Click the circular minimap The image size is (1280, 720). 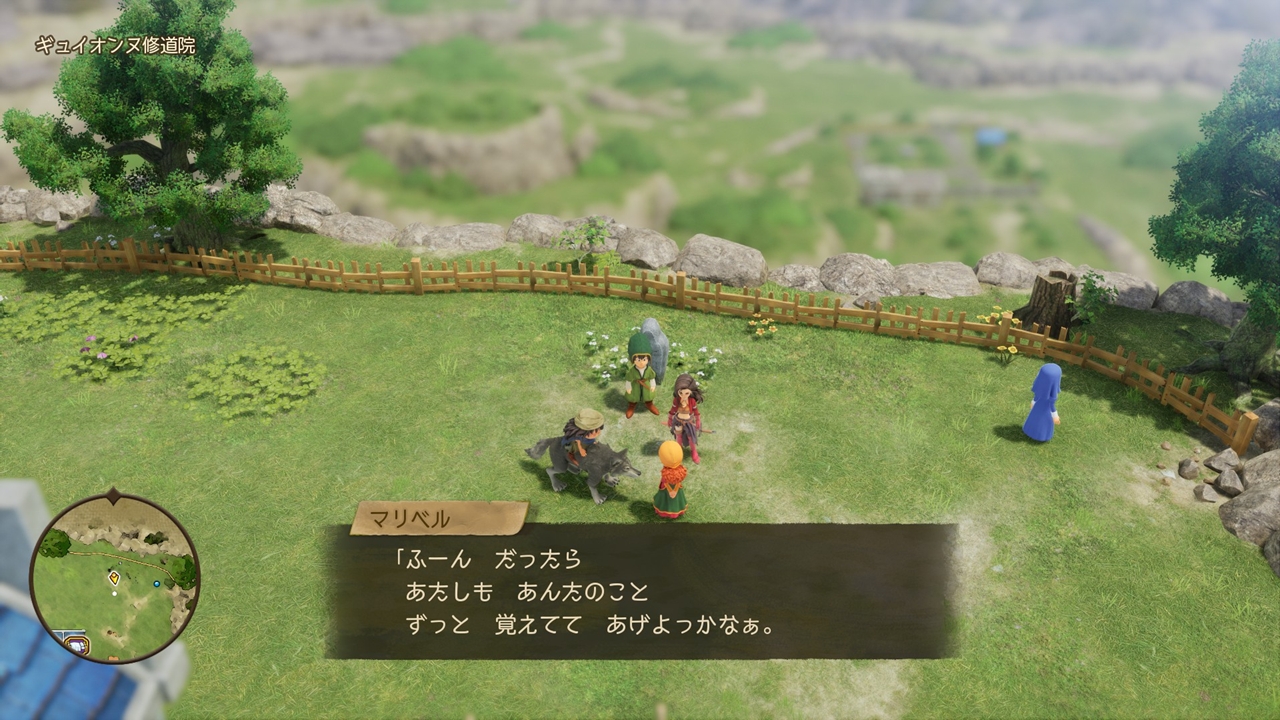(x=114, y=578)
